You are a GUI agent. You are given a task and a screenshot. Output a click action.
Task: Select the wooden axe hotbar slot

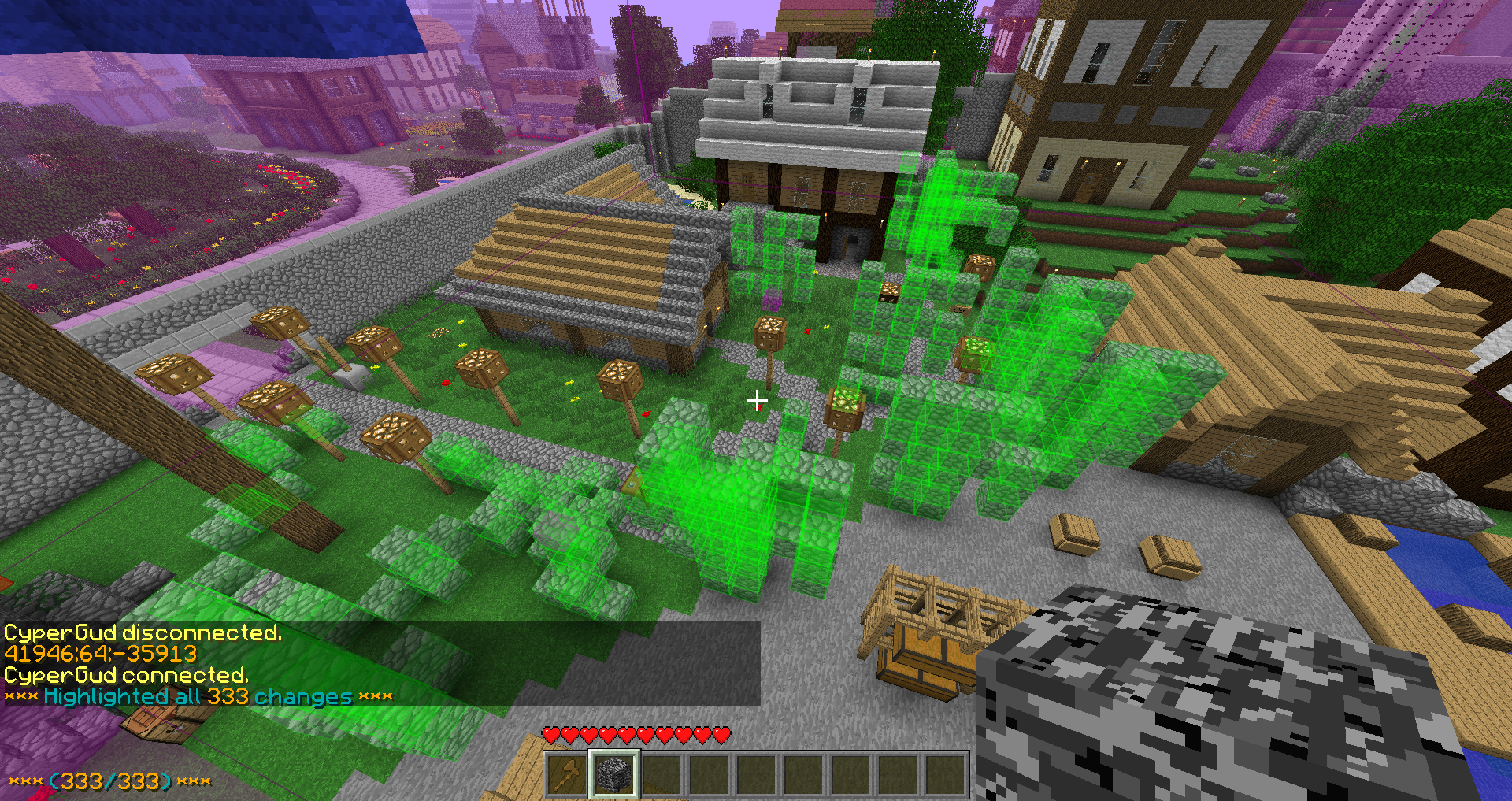pos(567,774)
